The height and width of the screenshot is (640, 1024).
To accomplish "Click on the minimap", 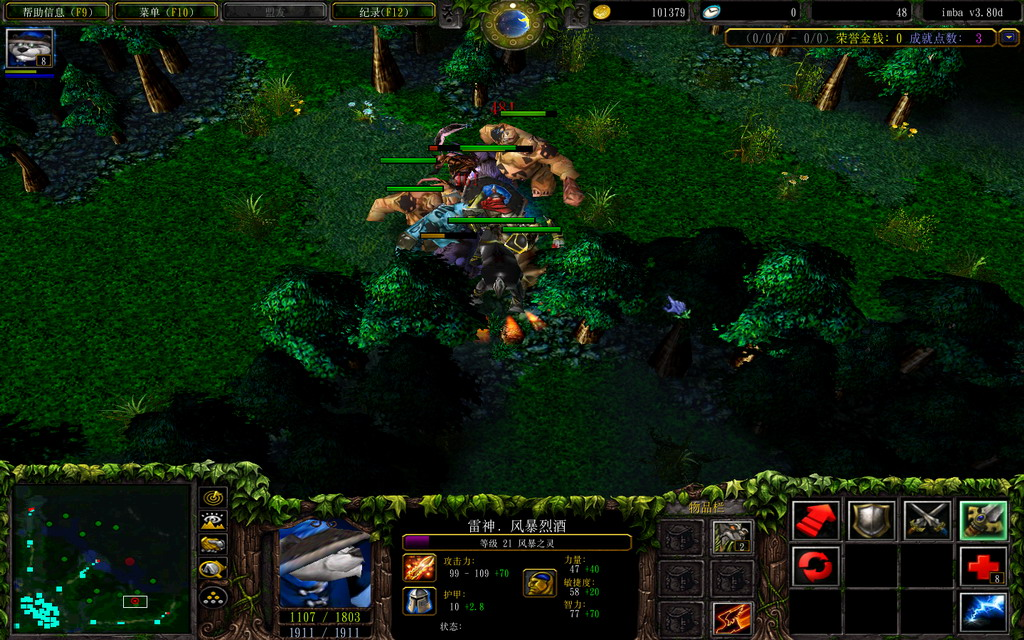I will (x=101, y=557).
